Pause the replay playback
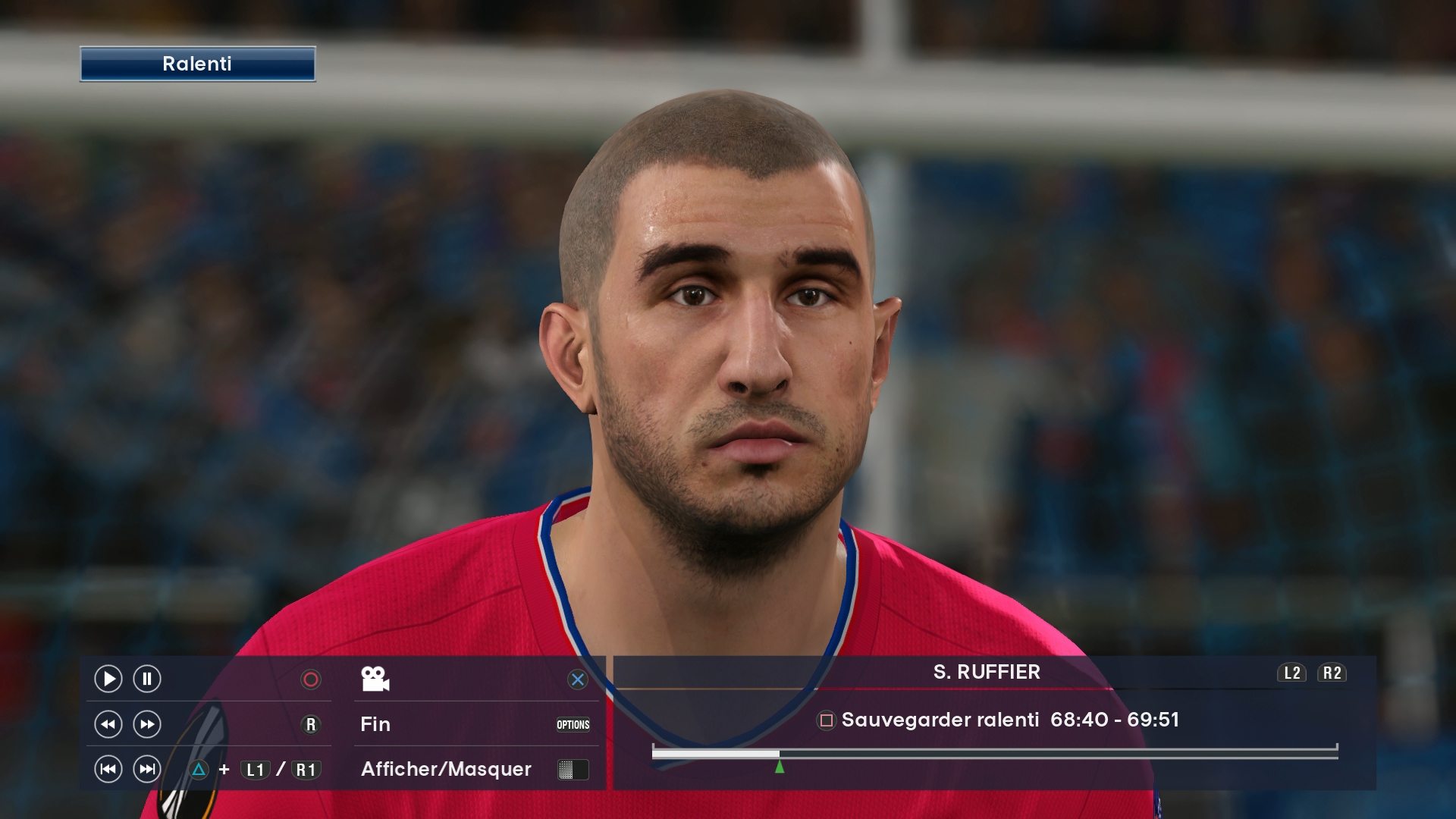The image size is (1456, 819). tap(145, 679)
